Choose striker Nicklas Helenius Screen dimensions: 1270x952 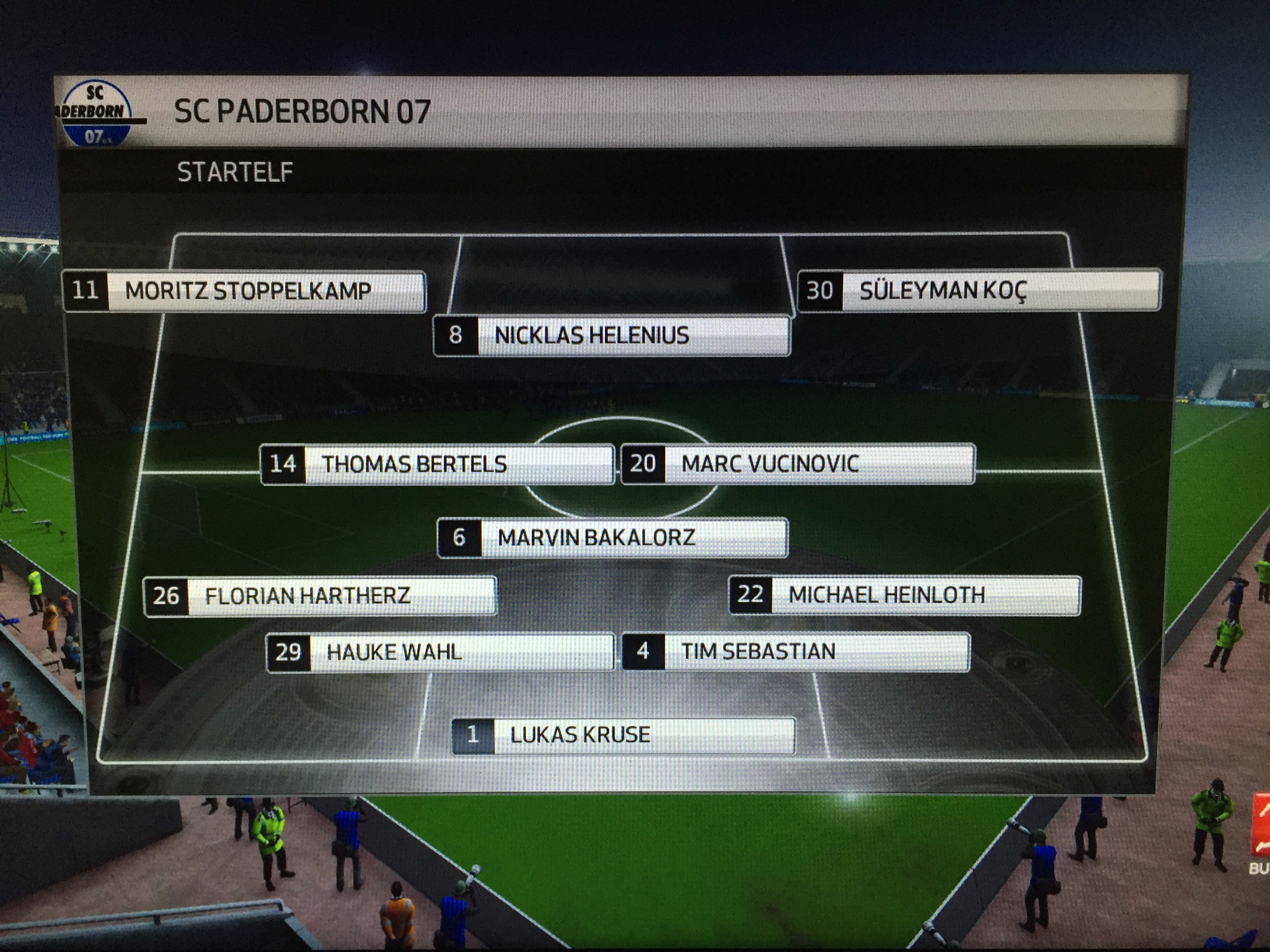coord(612,335)
